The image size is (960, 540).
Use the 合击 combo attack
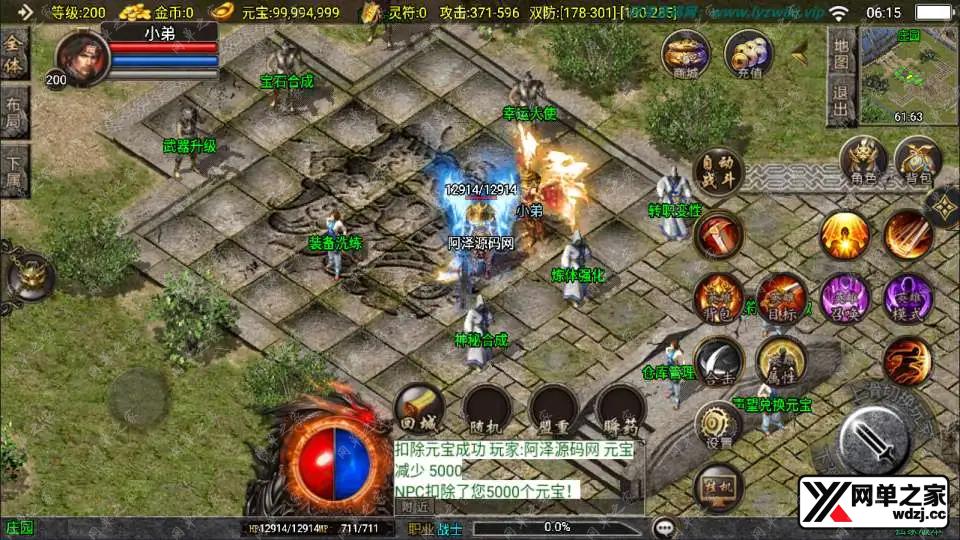(x=718, y=361)
